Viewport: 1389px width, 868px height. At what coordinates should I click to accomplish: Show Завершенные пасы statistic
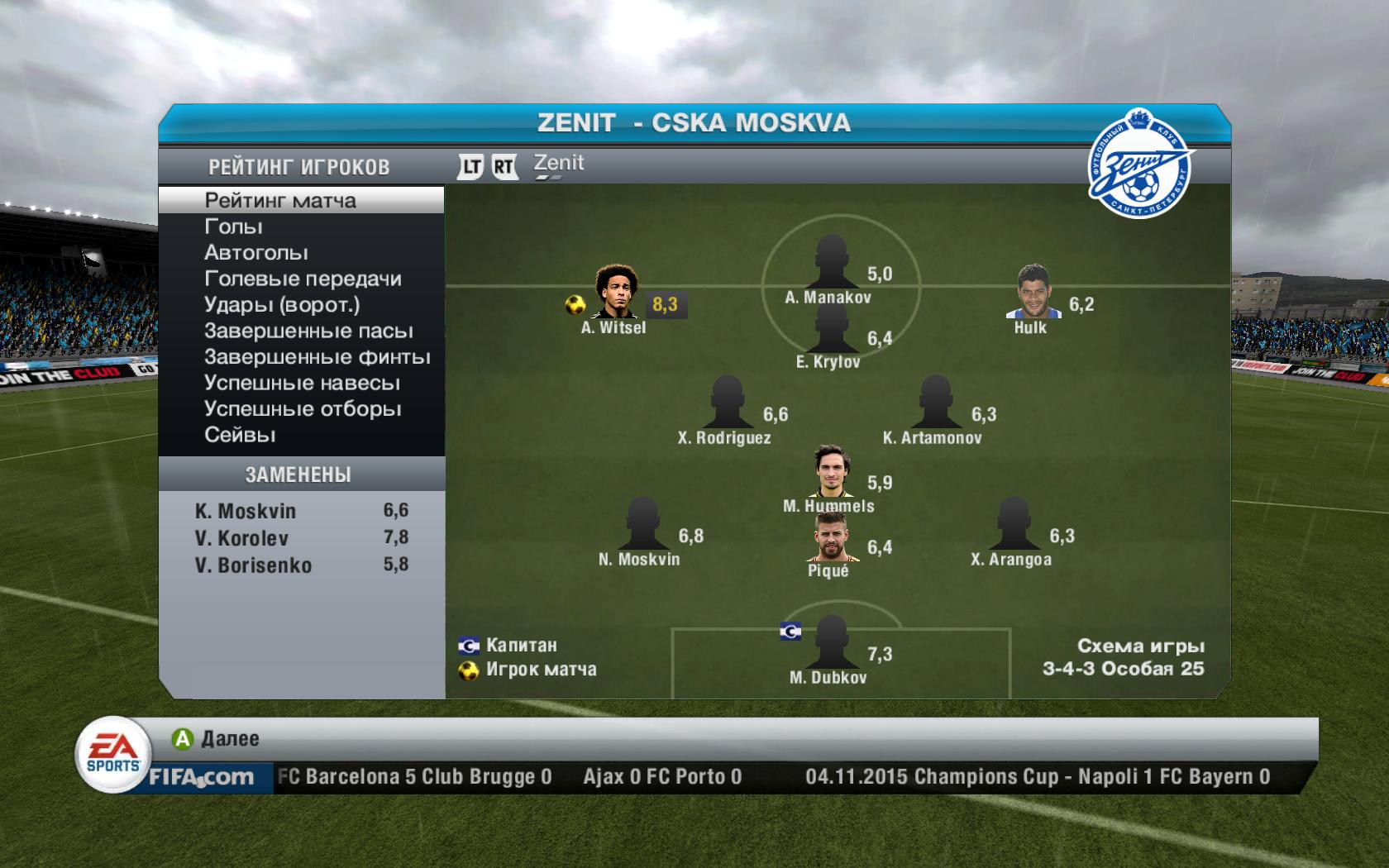(308, 331)
